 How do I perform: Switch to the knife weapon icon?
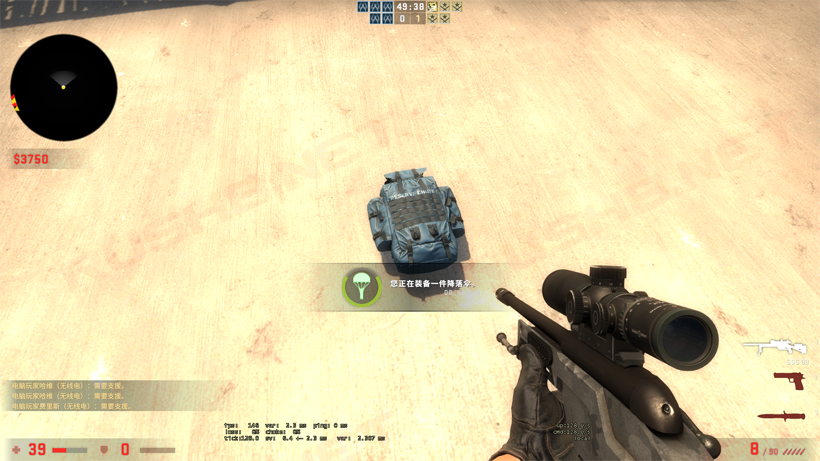tap(781, 415)
